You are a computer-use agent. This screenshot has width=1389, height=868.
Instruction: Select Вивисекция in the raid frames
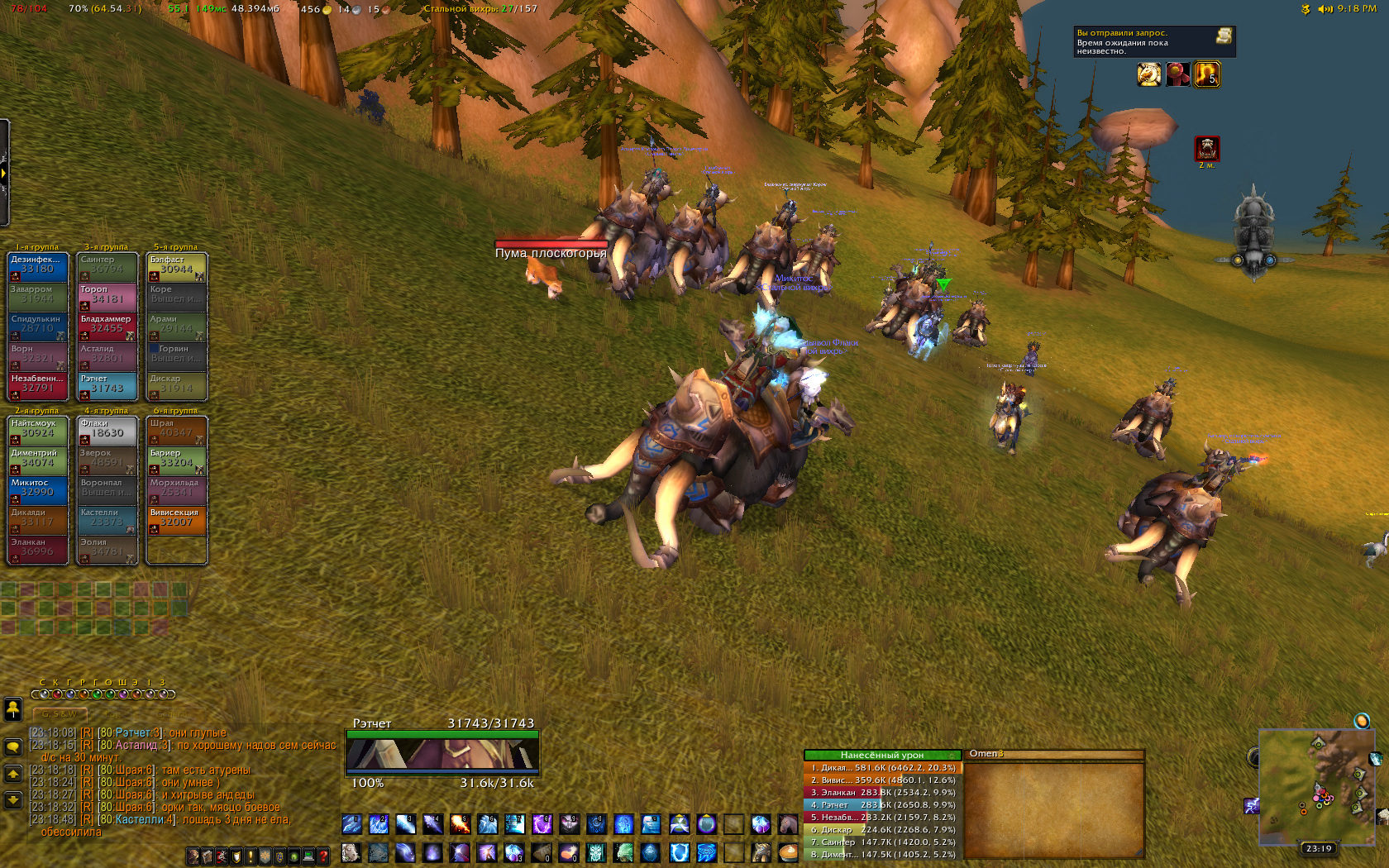coord(176,519)
